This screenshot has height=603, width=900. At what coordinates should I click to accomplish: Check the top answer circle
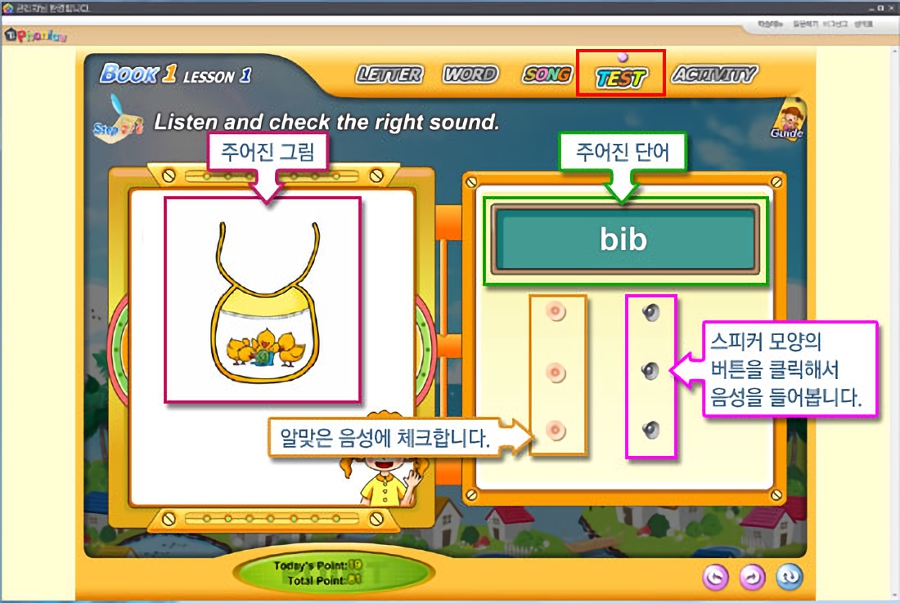pyautogui.click(x=557, y=313)
